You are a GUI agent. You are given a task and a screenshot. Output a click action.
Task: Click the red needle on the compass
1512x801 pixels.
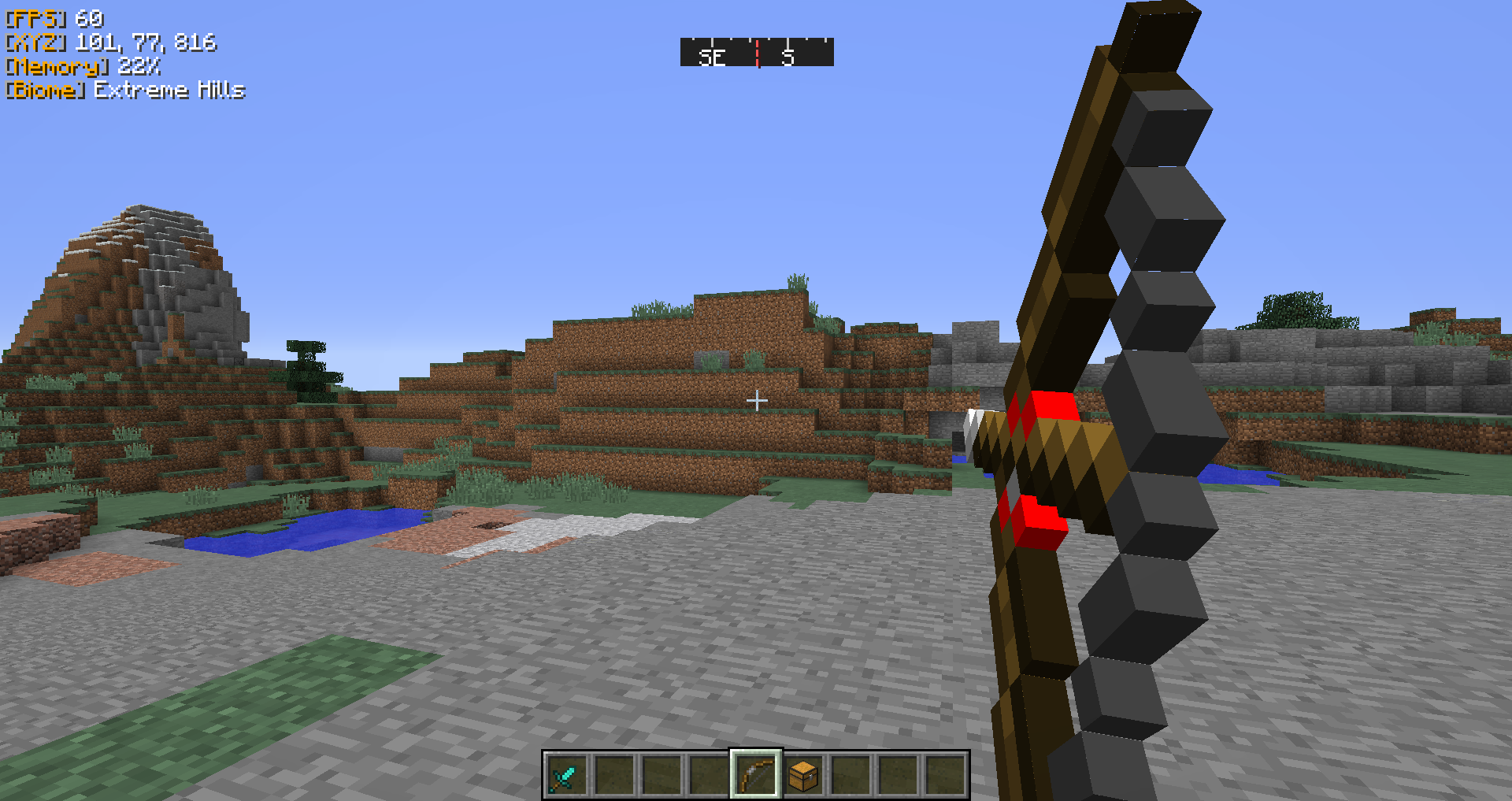pos(757,52)
